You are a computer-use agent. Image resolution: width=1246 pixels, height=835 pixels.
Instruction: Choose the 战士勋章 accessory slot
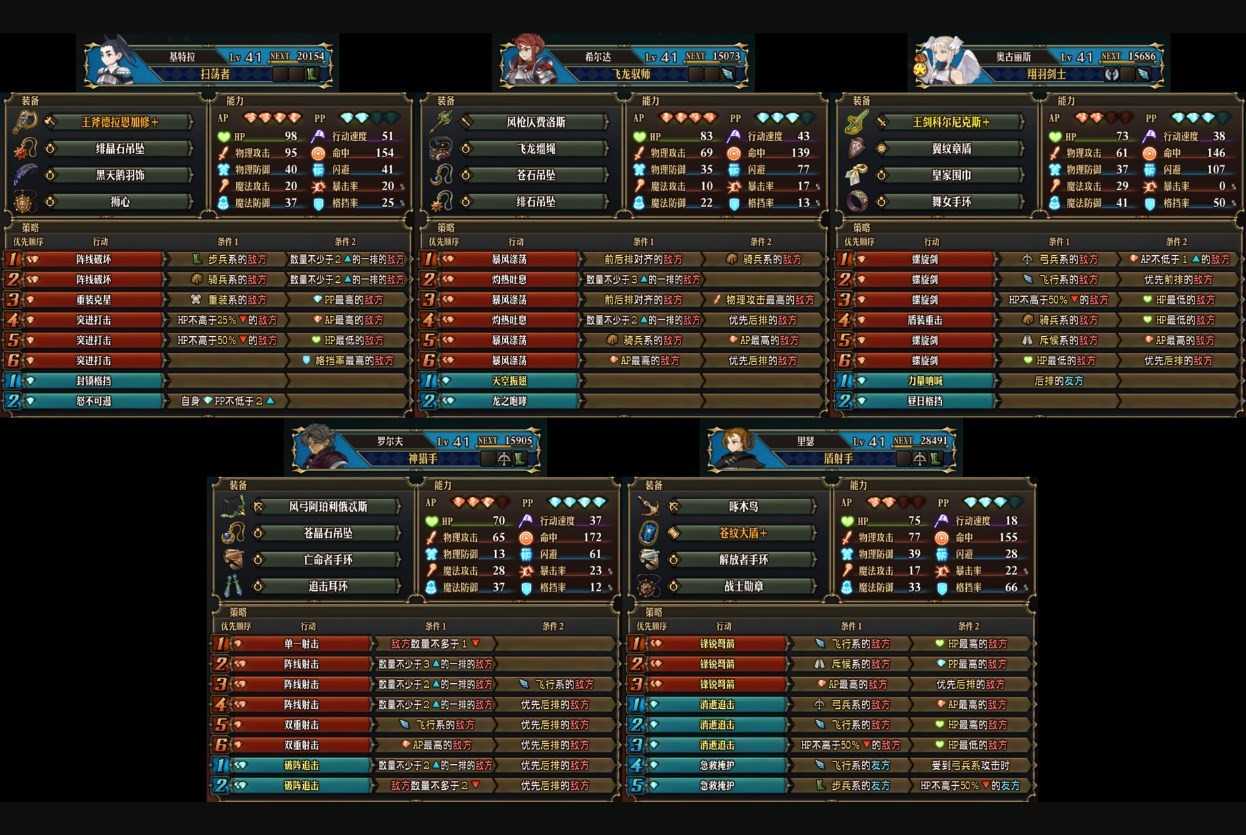[743, 586]
